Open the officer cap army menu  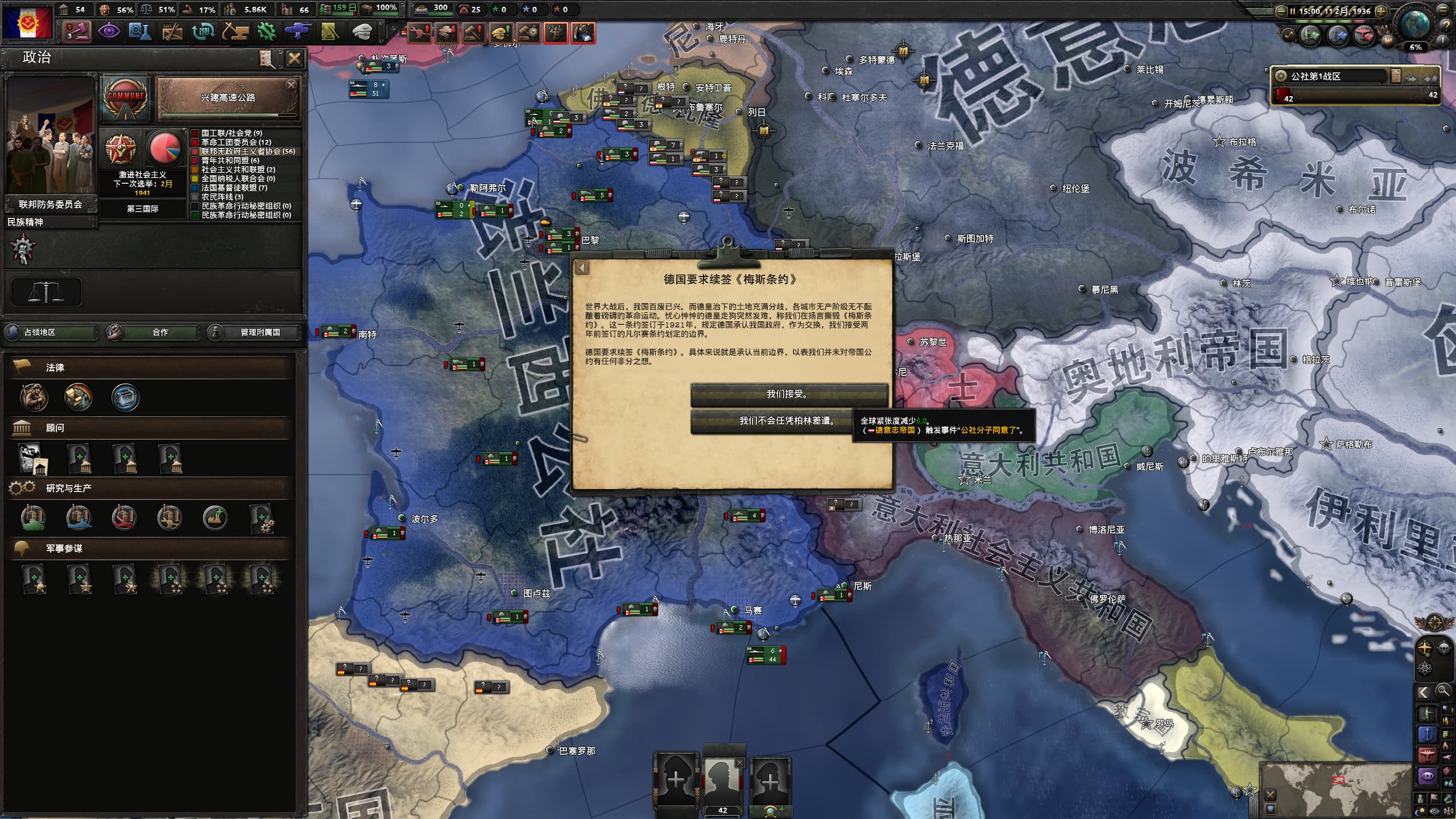coord(361,31)
